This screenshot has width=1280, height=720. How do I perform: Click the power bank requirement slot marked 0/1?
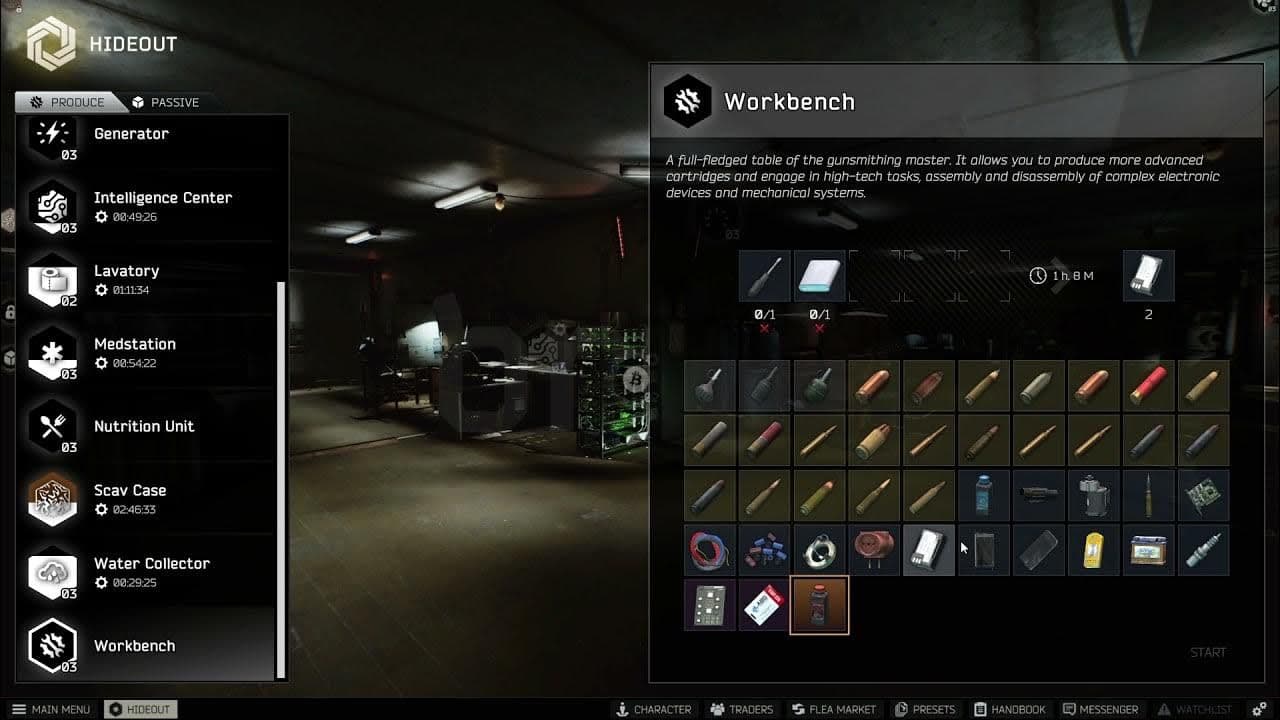click(819, 275)
